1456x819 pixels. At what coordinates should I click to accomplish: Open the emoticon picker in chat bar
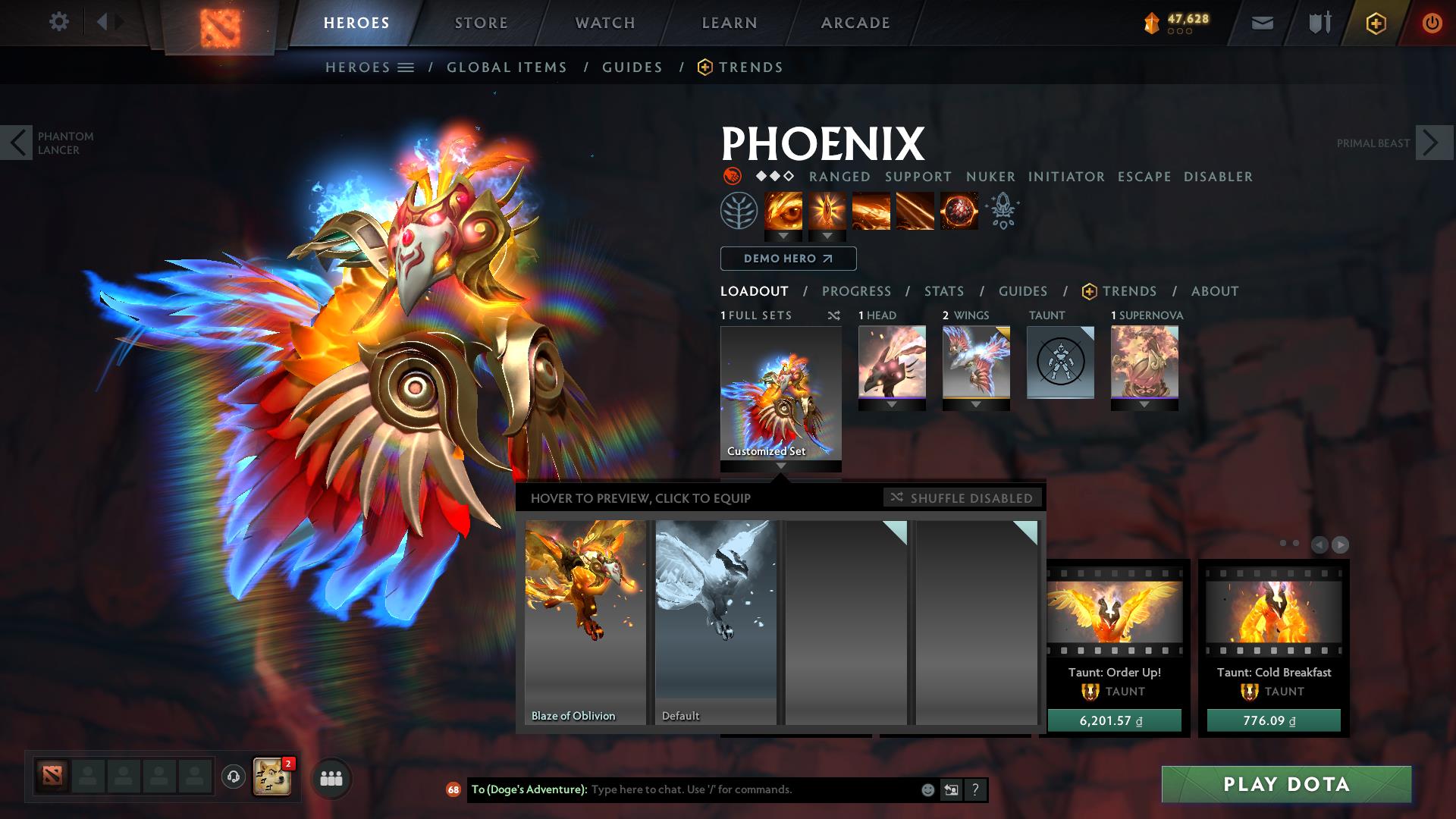pos(927,789)
